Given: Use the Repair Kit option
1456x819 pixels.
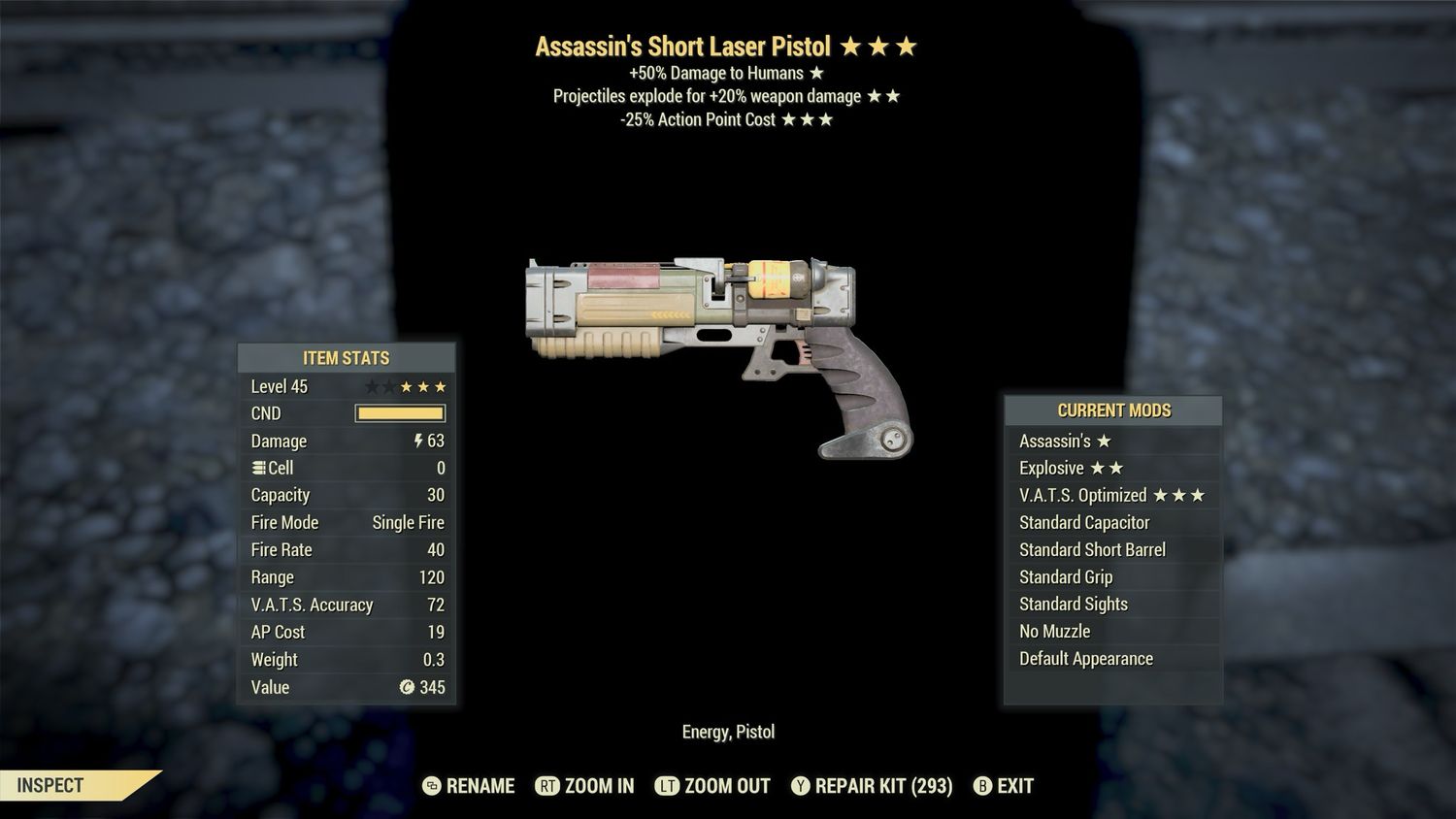Looking at the screenshot, I should pyautogui.click(x=872, y=786).
